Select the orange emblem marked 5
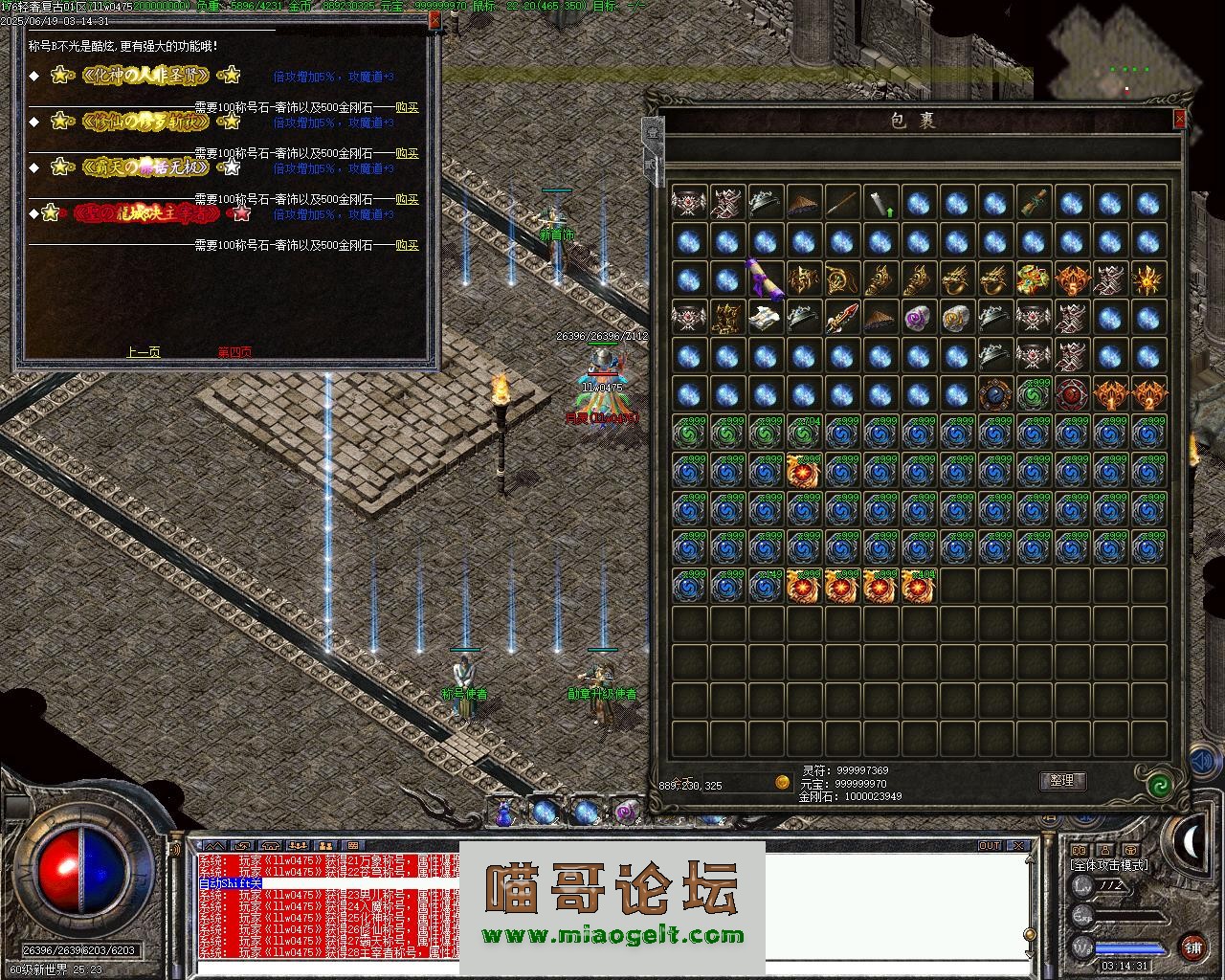This screenshot has height=980, width=1225. click(1071, 279)
